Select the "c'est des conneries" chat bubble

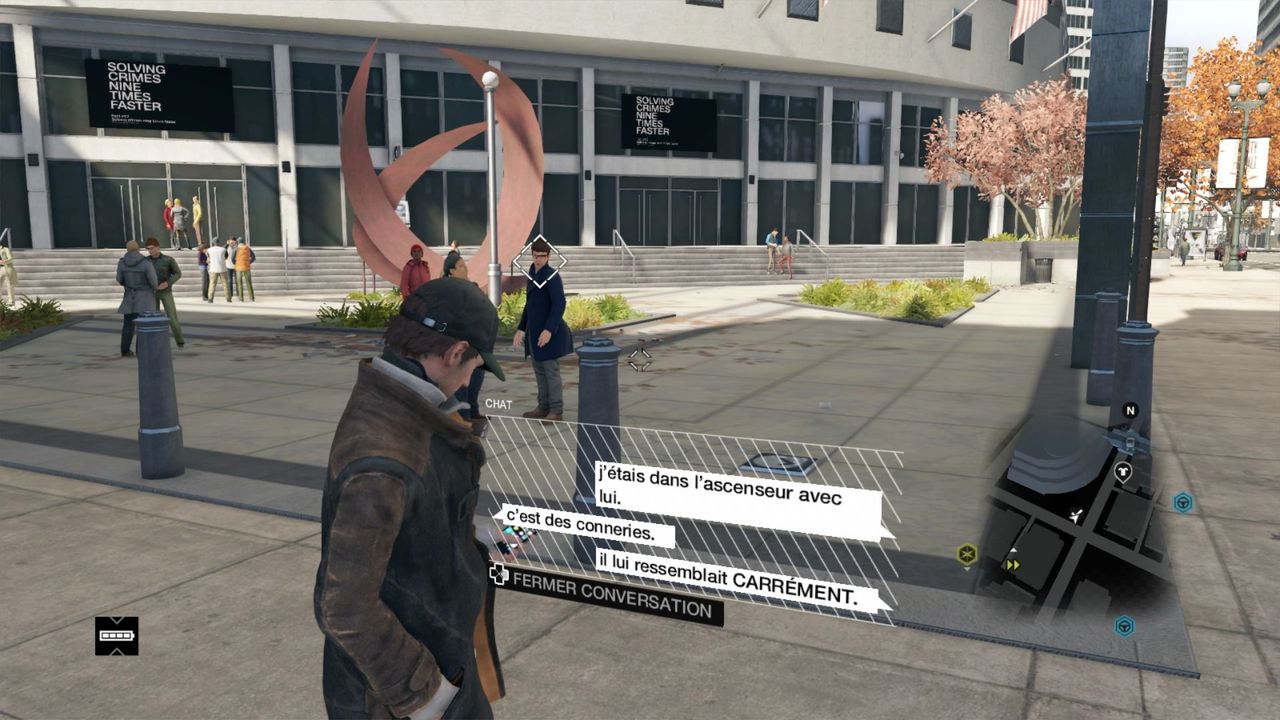click(x=586, y=526)
